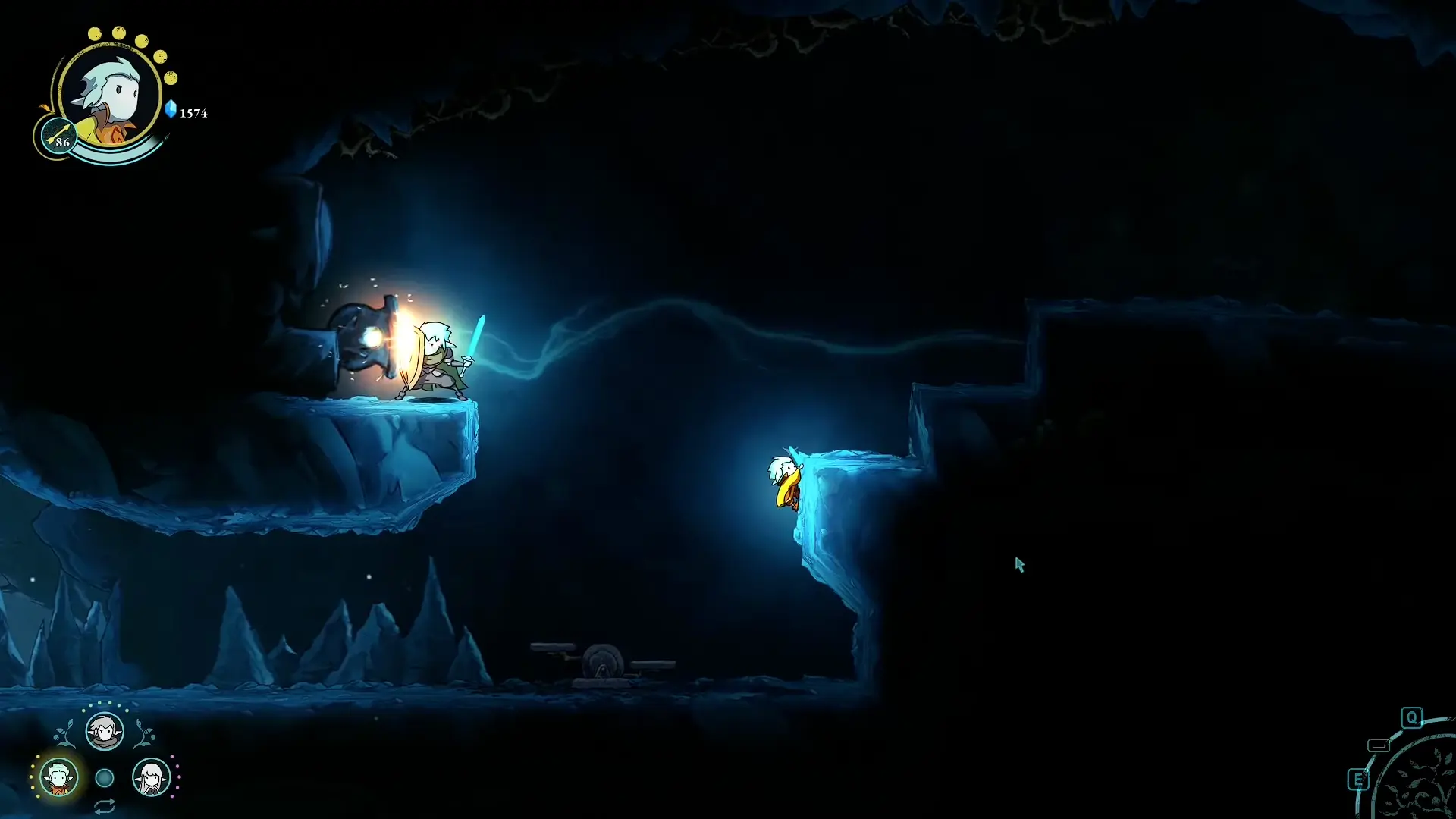Select the arrow ammo icon

coord(58,137)
